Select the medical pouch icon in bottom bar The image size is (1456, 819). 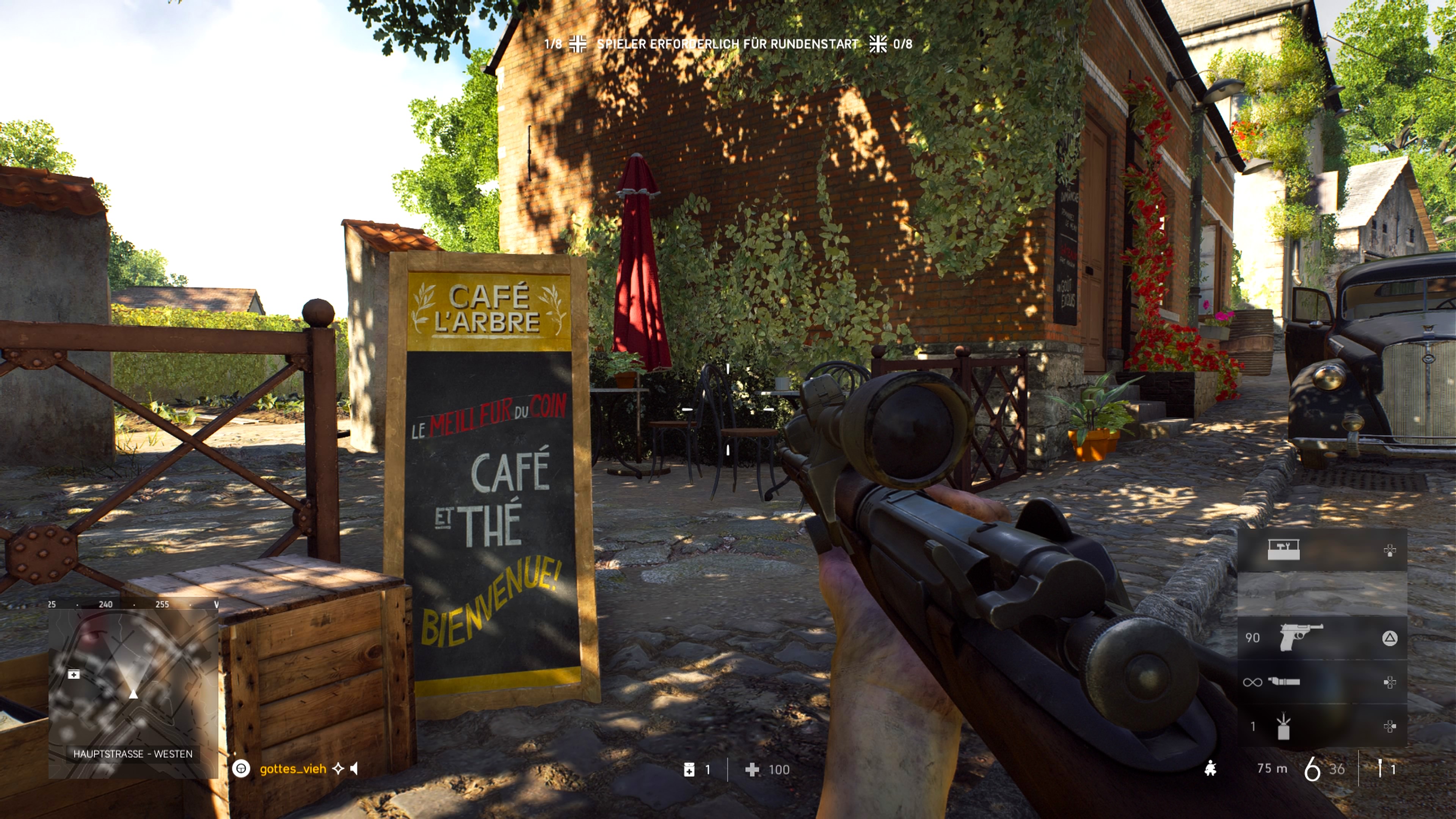[689, 769]
